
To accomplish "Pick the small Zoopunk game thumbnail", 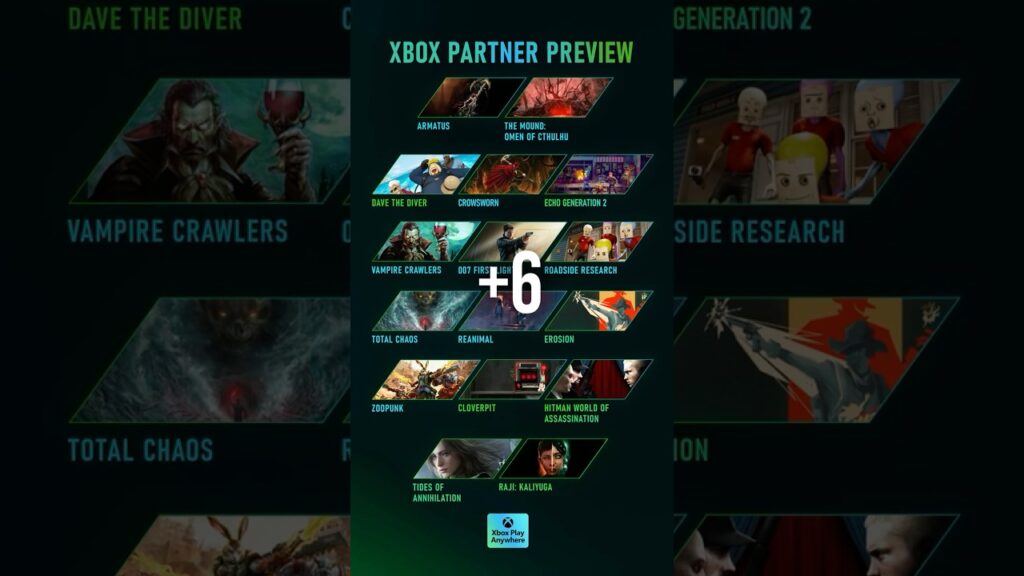I will pos(425,380).
